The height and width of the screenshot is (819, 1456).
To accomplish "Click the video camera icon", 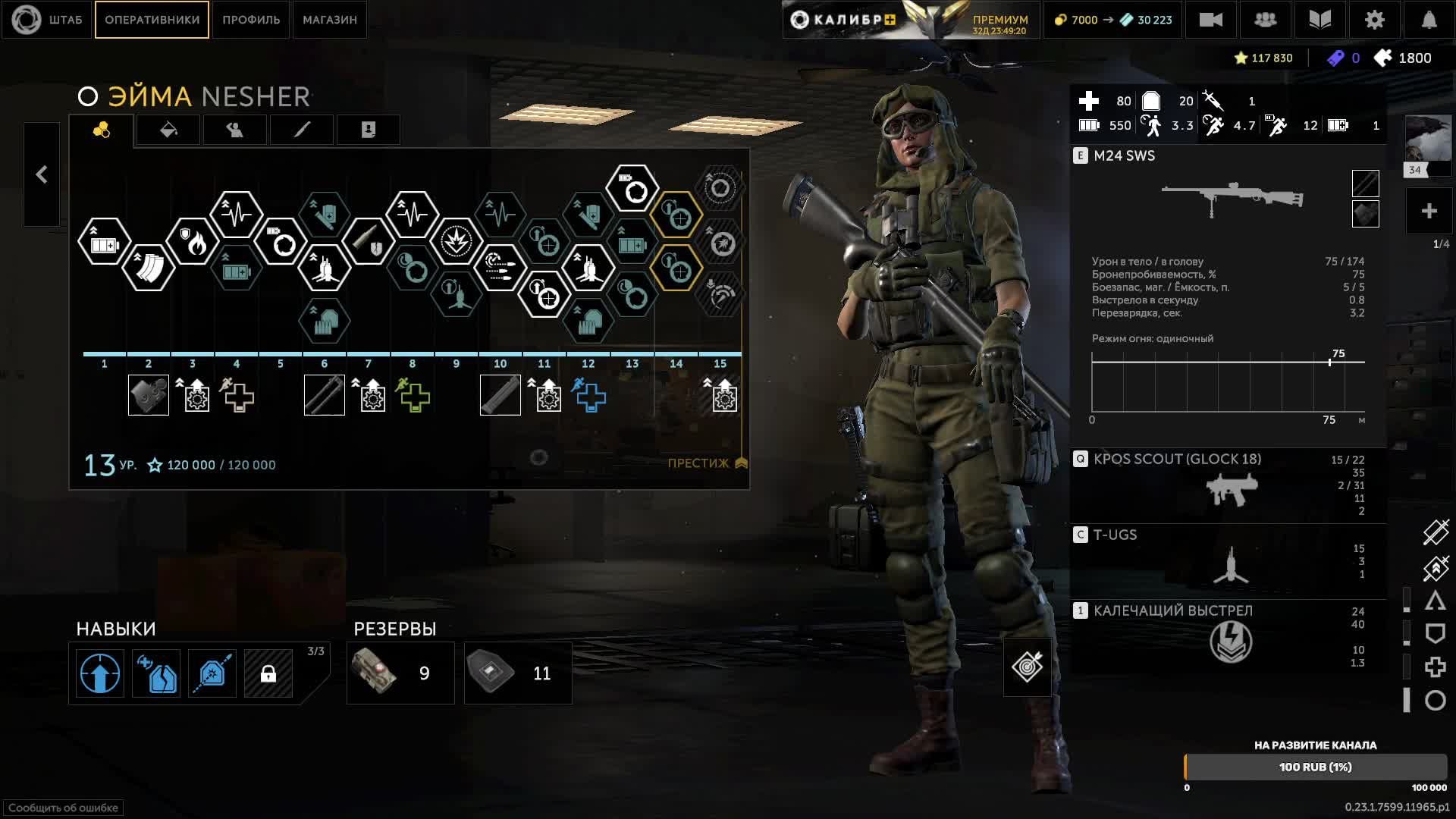I will tap(1210, 20).
